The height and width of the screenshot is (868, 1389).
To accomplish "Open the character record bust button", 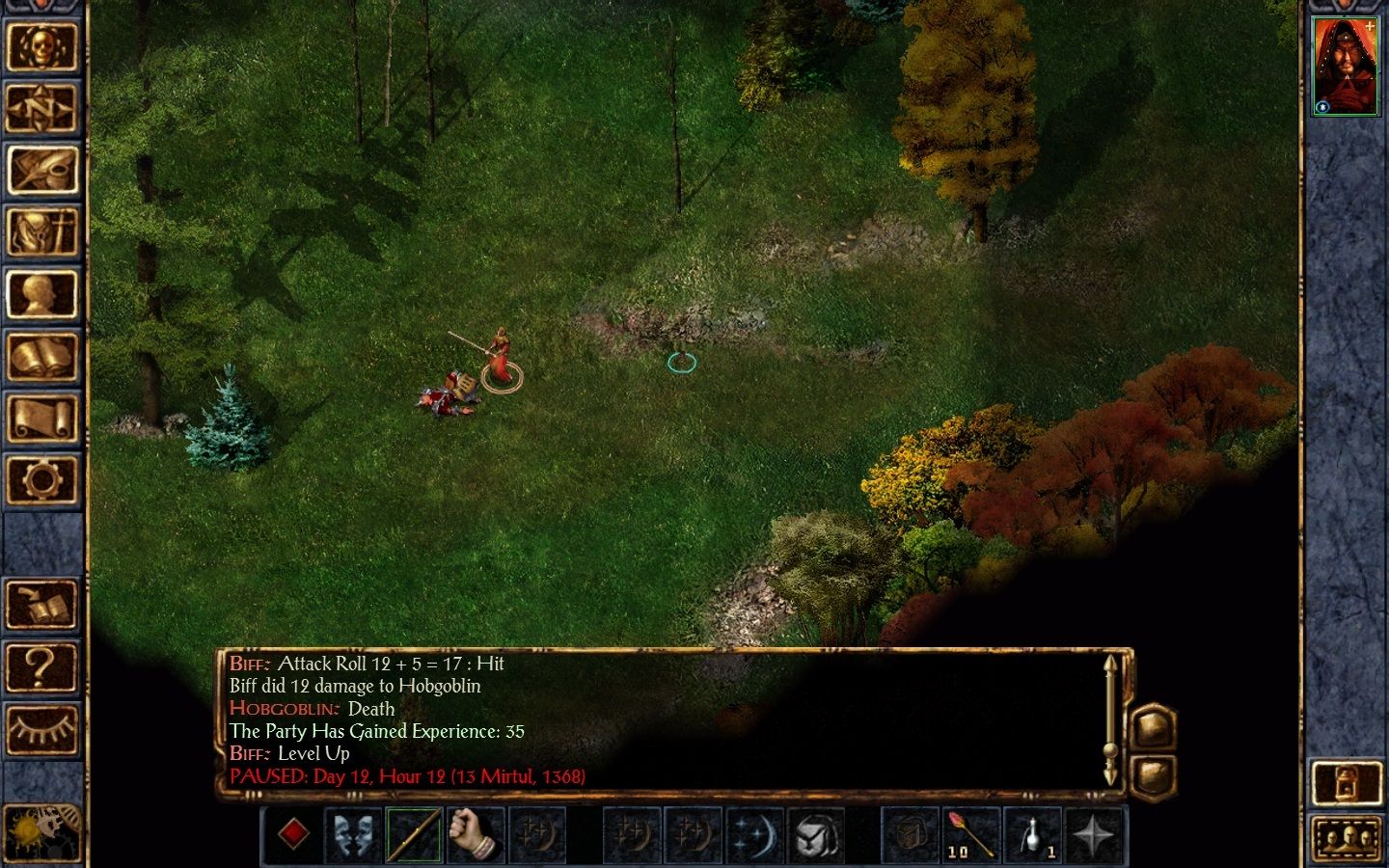I will pyautogui.click(x=41, y=294).
